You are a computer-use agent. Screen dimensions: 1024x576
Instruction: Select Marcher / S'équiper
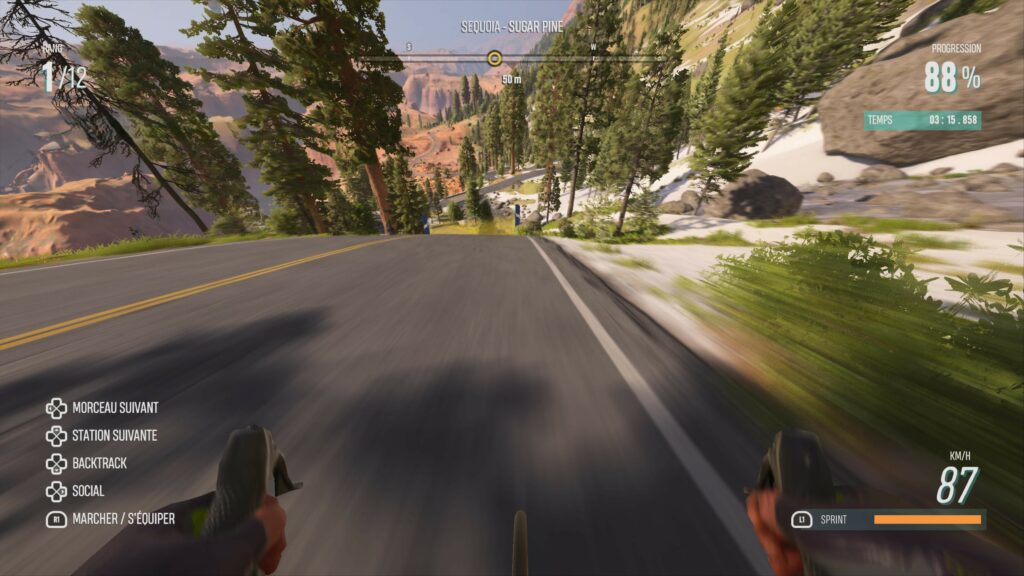point(122,519)
